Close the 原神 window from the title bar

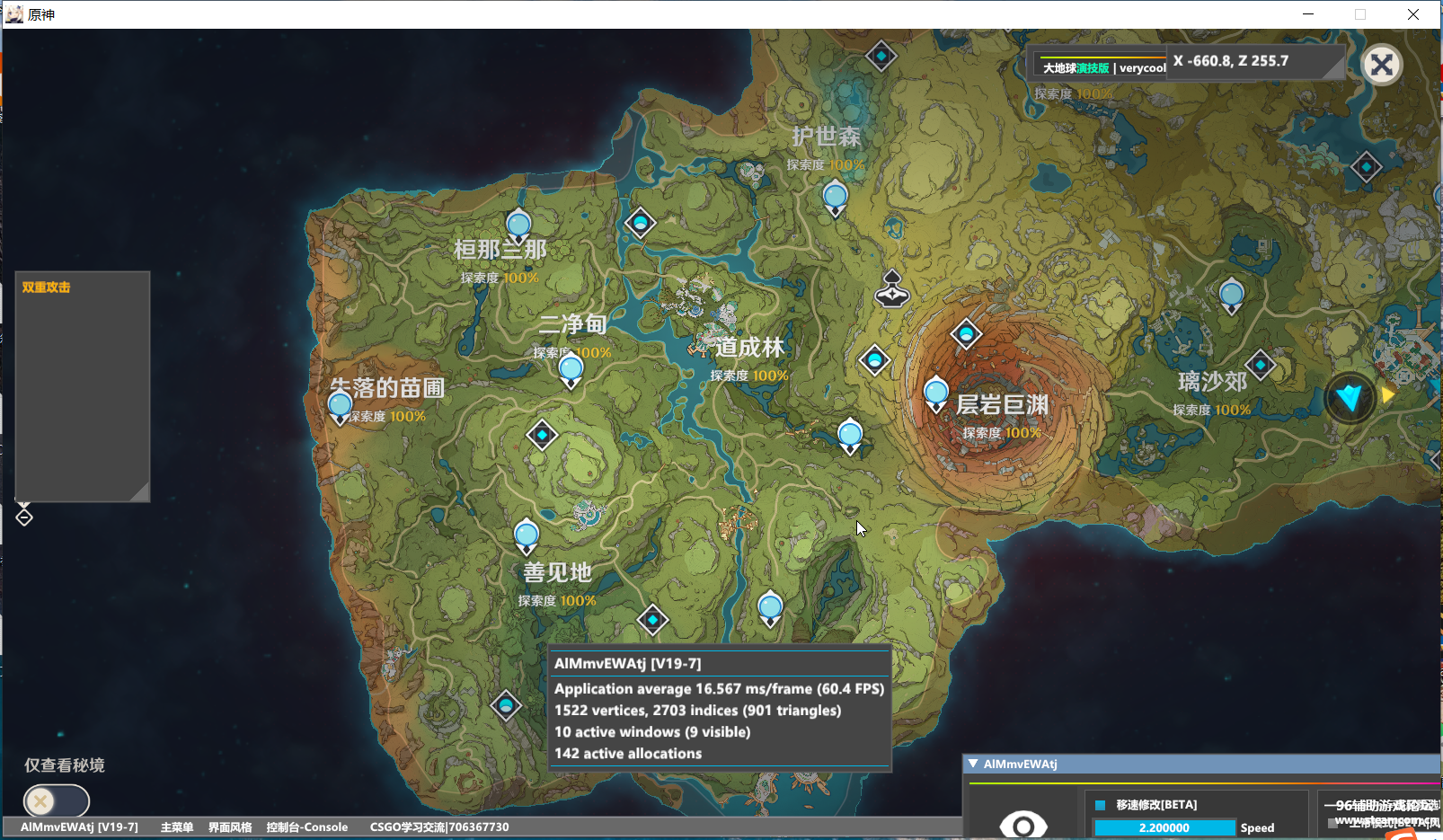tap(1412, 14)
